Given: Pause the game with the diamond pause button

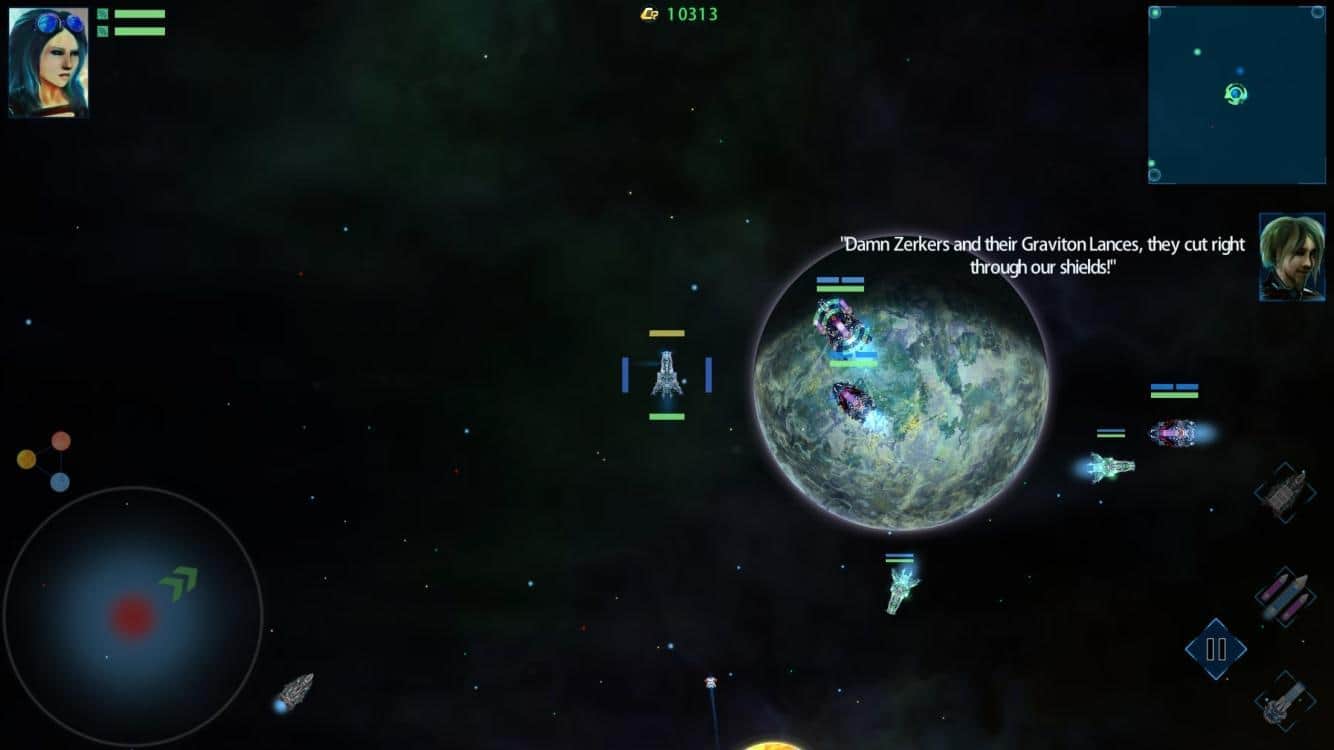Looking at the screenshot, I should pos(1216,649).
